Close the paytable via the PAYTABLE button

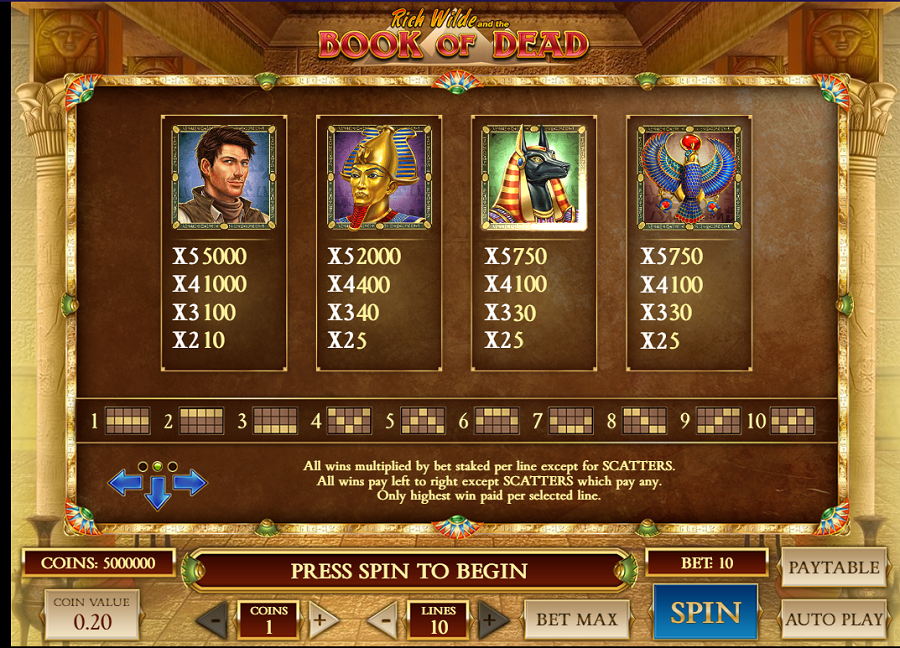(833, 567)
